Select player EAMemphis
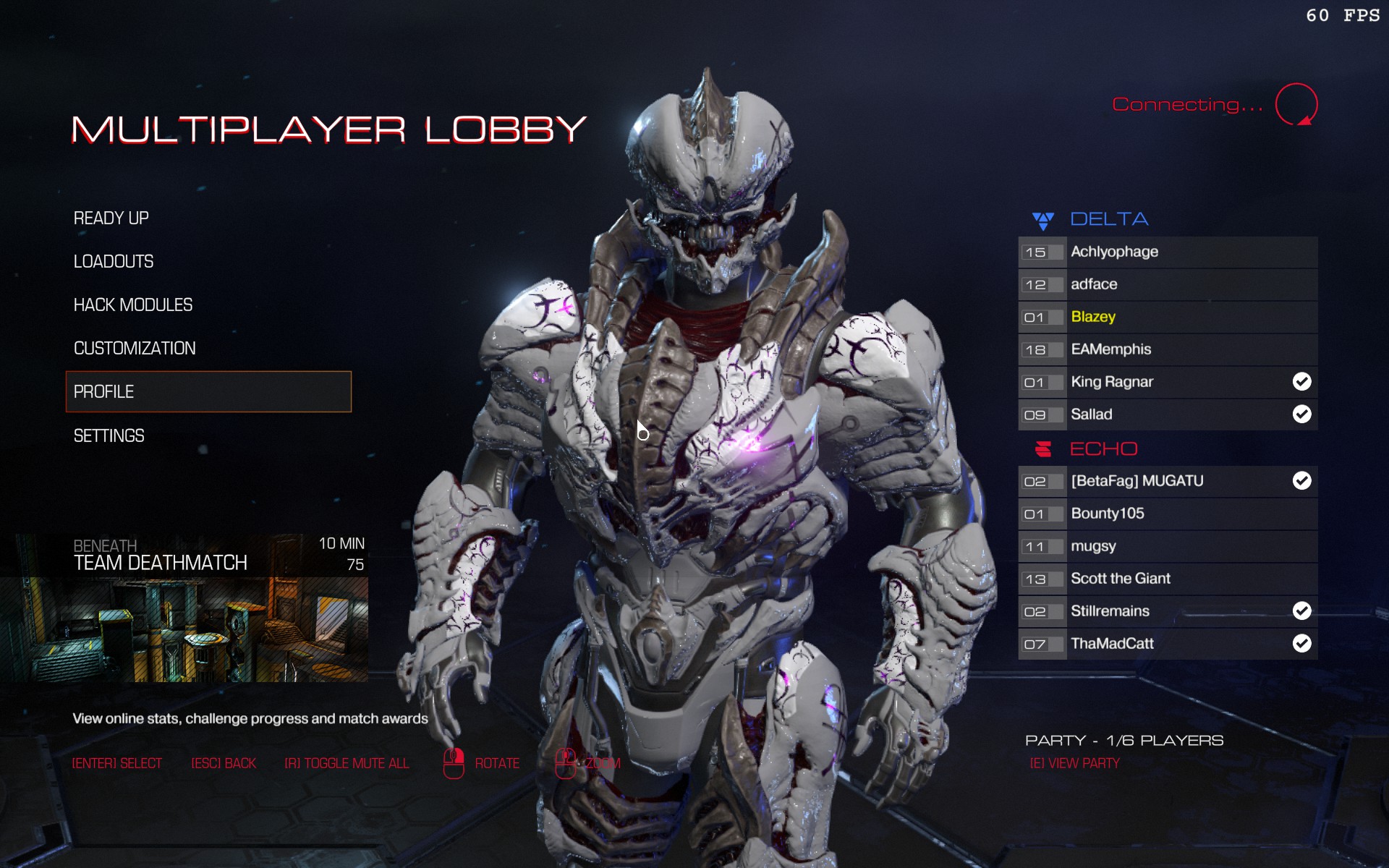The width and height of the screenshot is (1389, 868). [x=1167, y=349]
